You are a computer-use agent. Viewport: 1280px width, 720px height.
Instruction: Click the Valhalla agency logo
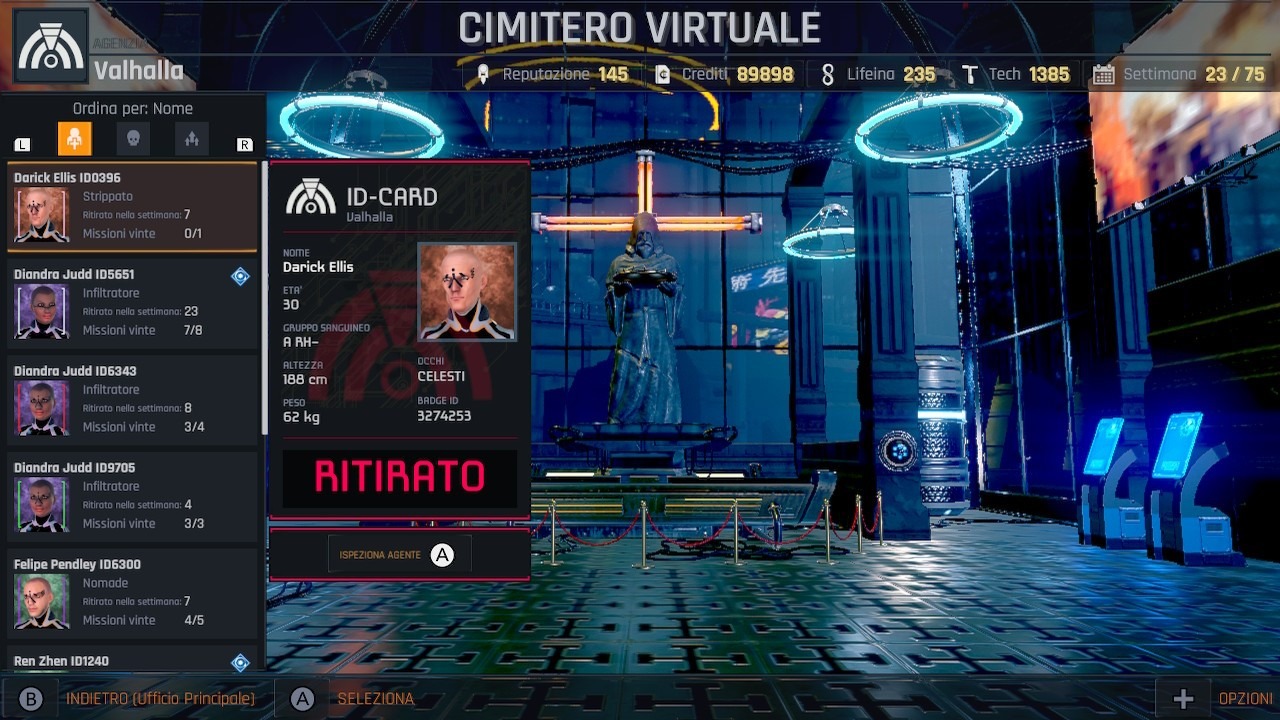pyautogui.click(x=51, y=46)
